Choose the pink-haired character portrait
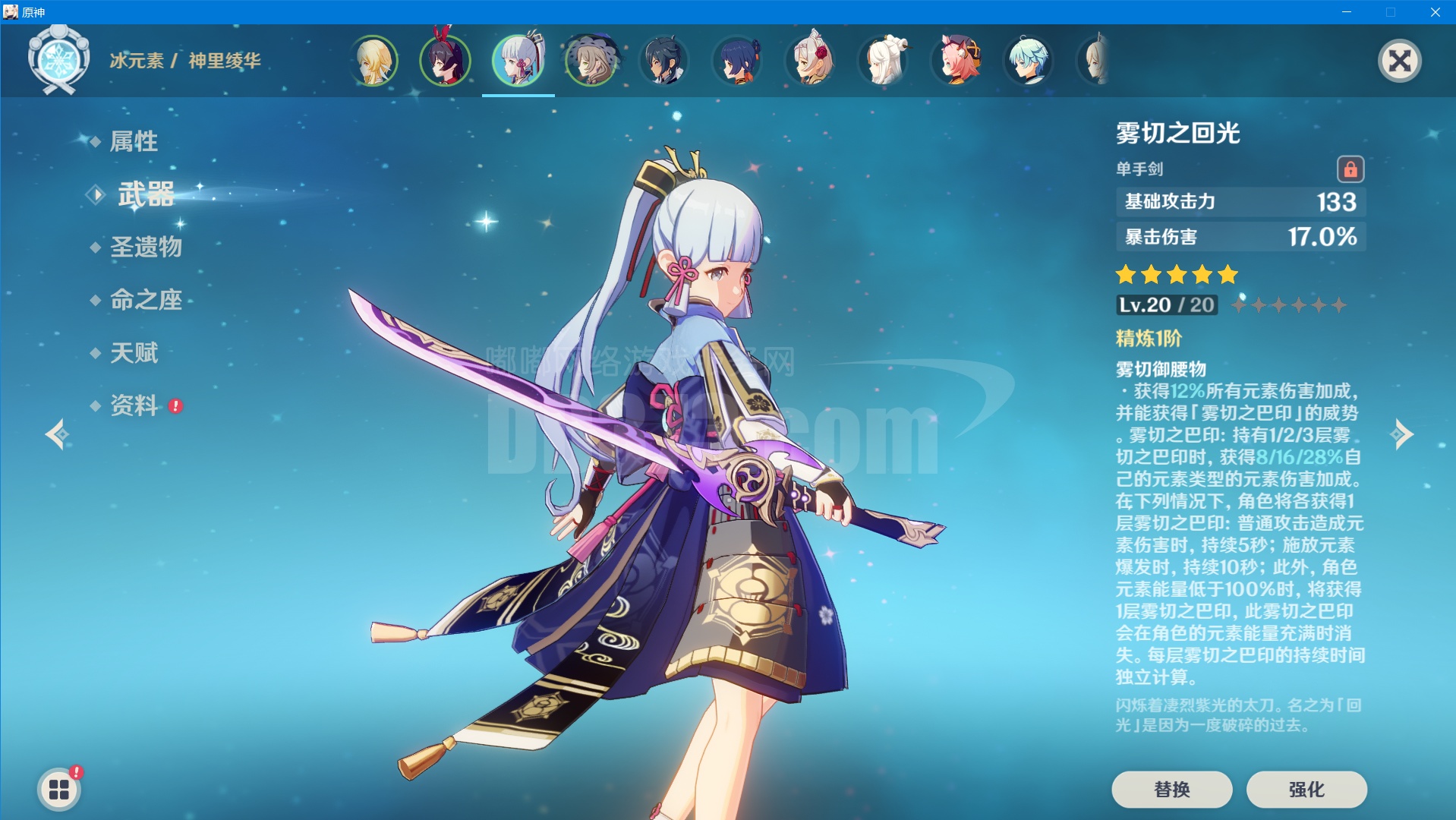The width and height of the screenshot is (1456, 820). click(956, 61)
